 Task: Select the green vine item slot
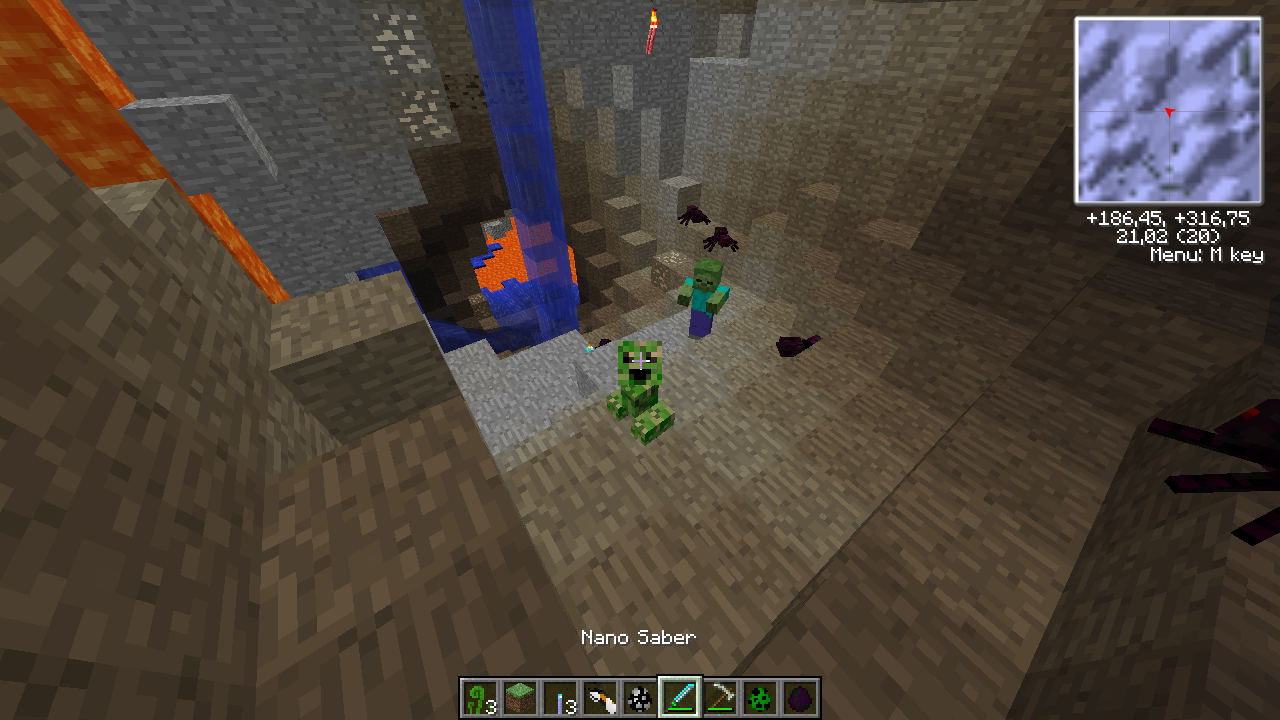pyautogui.click(x=480, y=698)
